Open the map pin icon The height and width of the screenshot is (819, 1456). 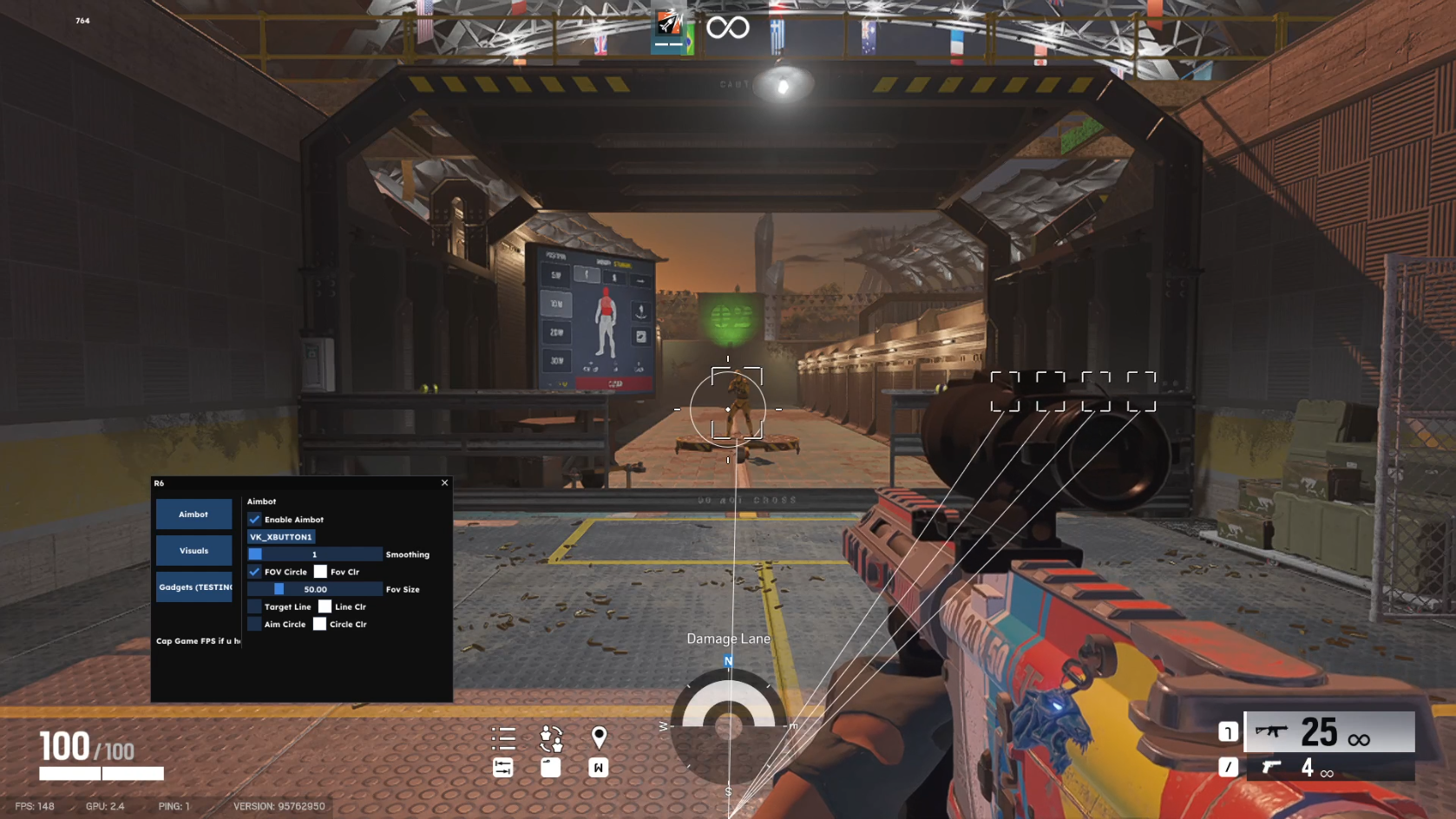pyautogui.click(x=599, y=737)
